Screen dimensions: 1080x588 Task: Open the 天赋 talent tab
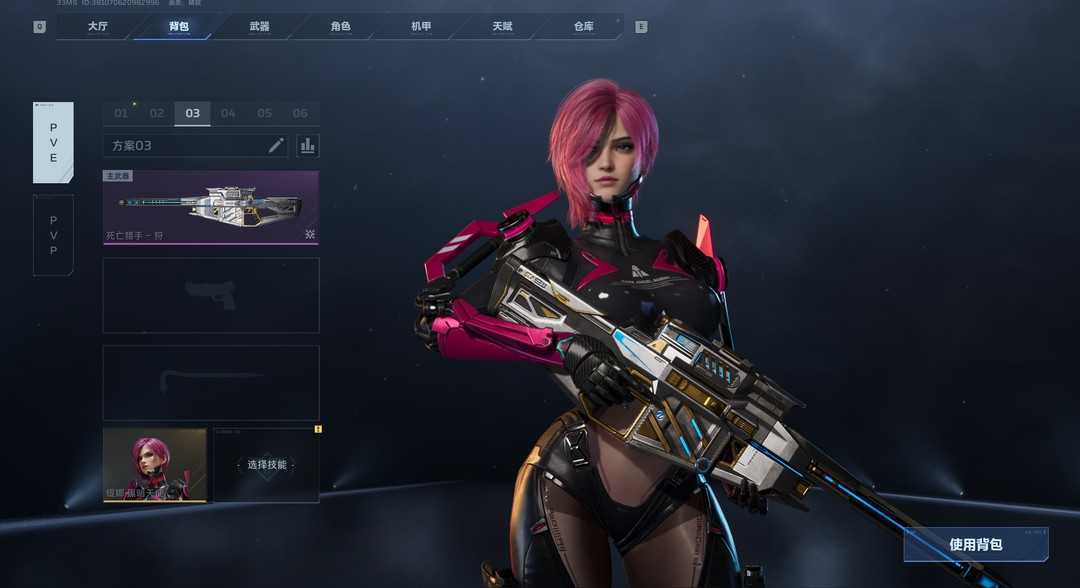(502, 27)
